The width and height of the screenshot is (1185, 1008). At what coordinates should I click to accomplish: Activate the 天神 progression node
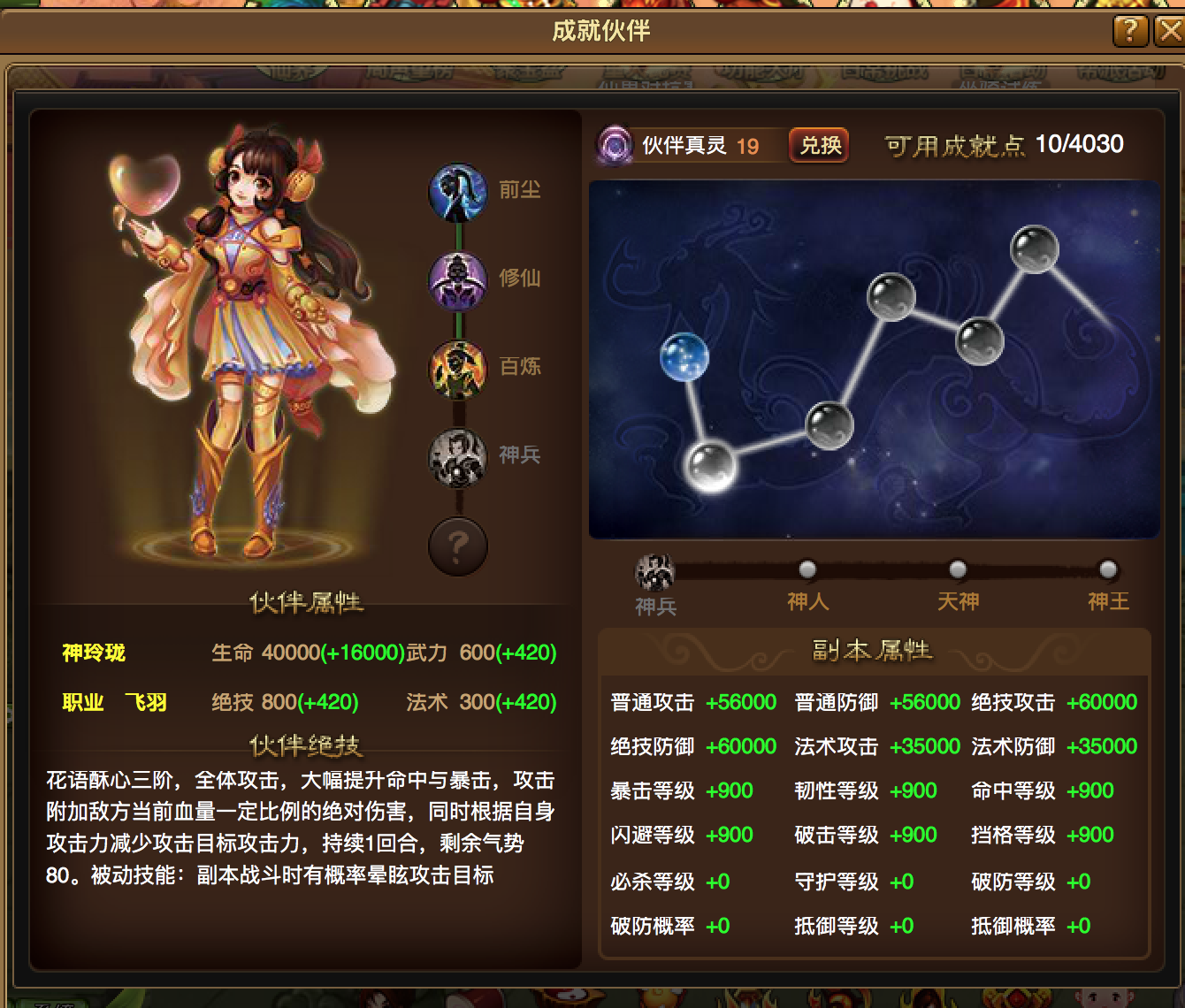[x=957, y=570]
